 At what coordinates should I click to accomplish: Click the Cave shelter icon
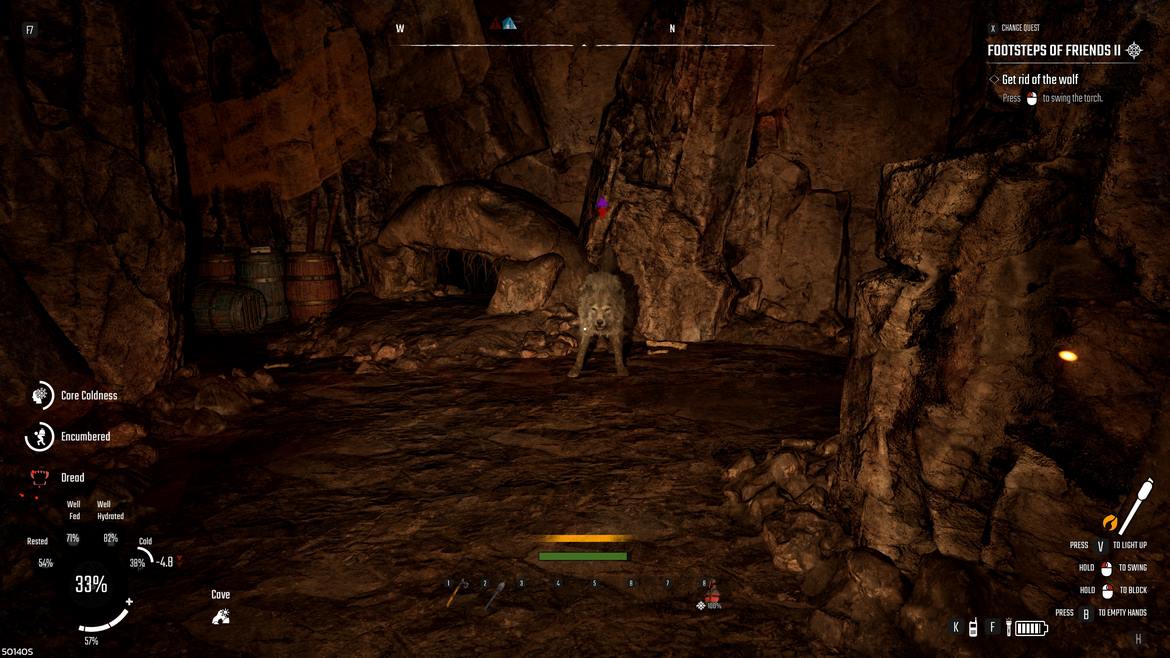pos(221,616)
